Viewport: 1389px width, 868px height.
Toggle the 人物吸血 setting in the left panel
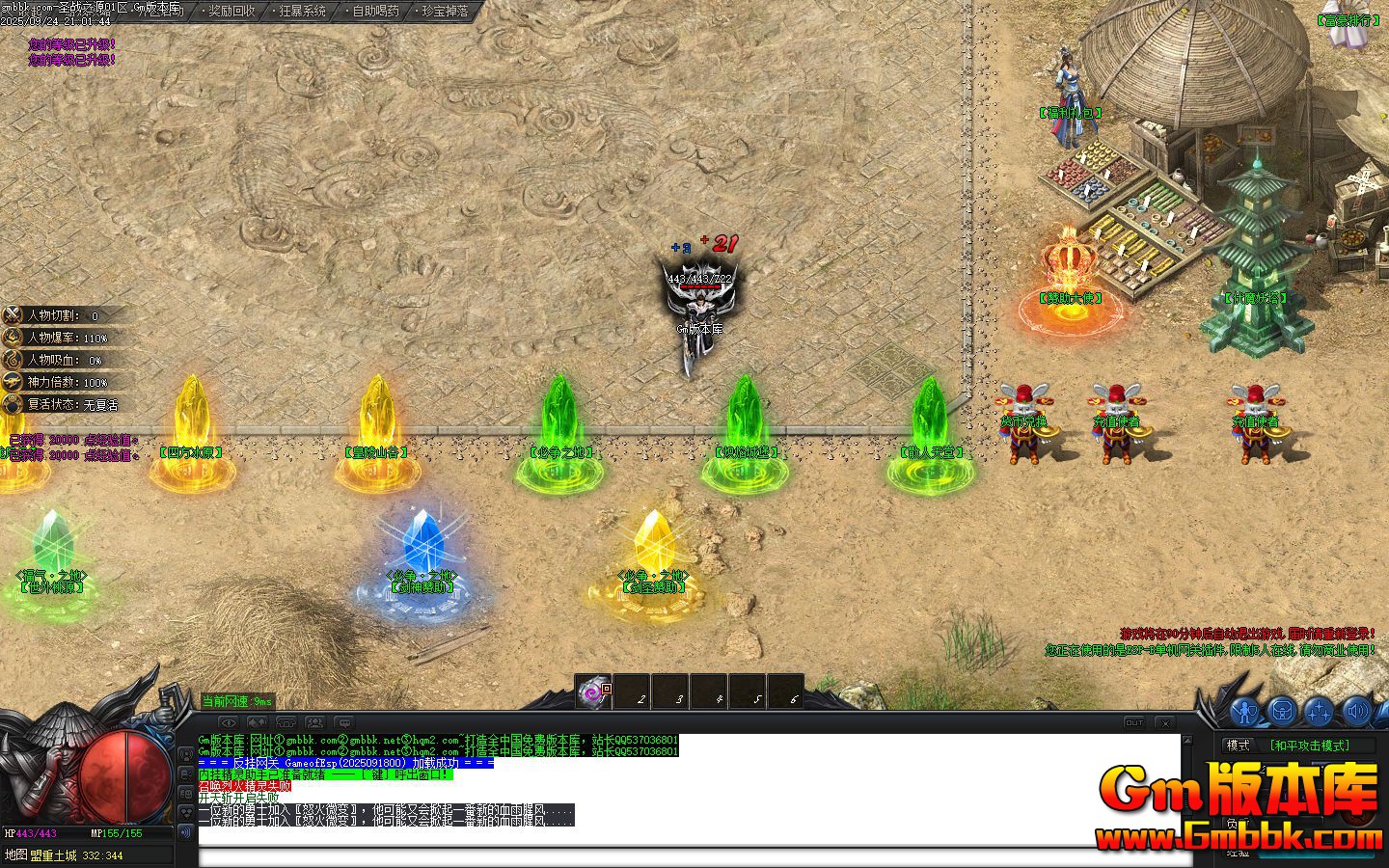[x=58, y=360]
